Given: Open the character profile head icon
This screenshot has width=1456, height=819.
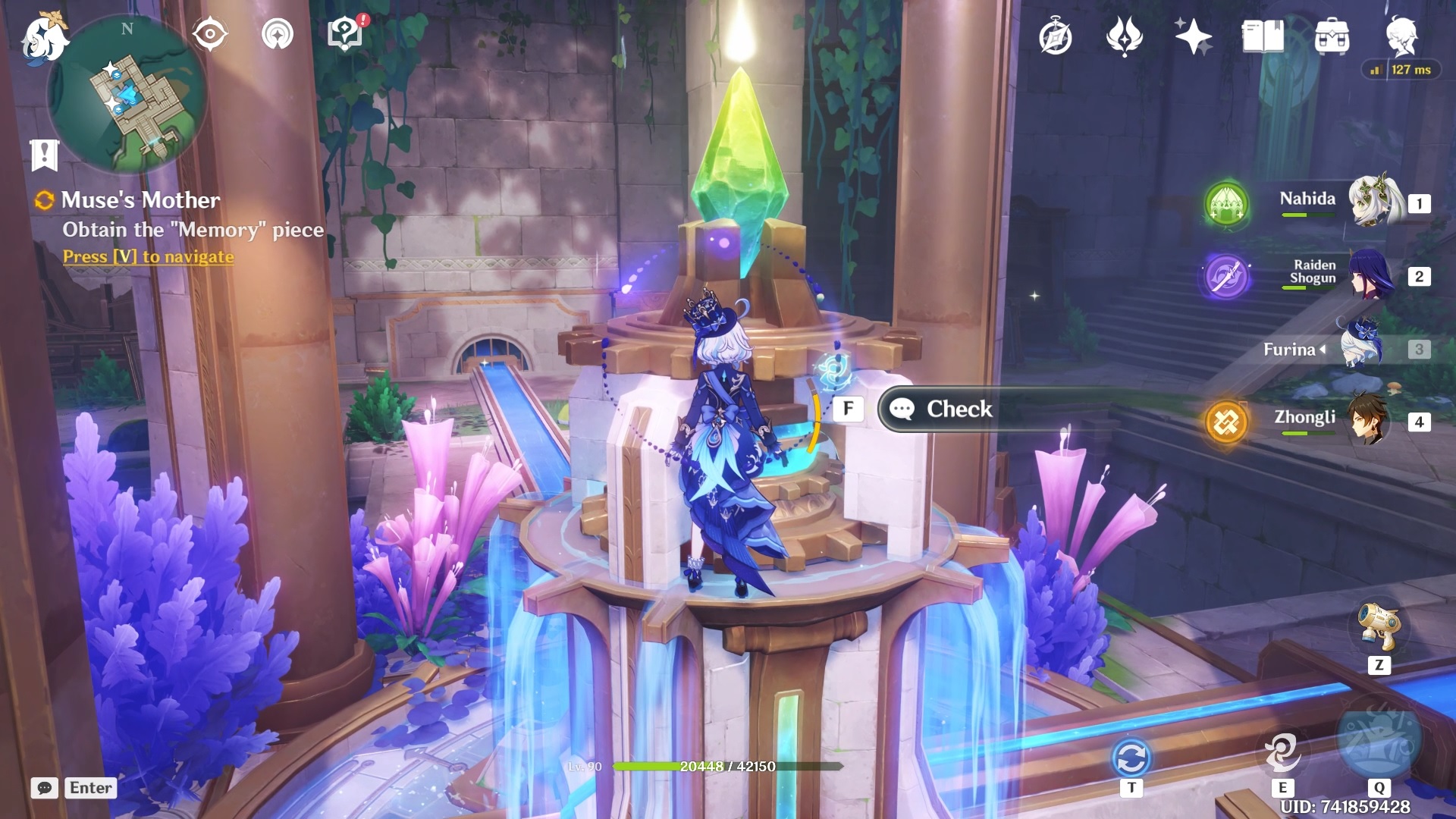Looking at the screenshot, I should coord(1401,35).
